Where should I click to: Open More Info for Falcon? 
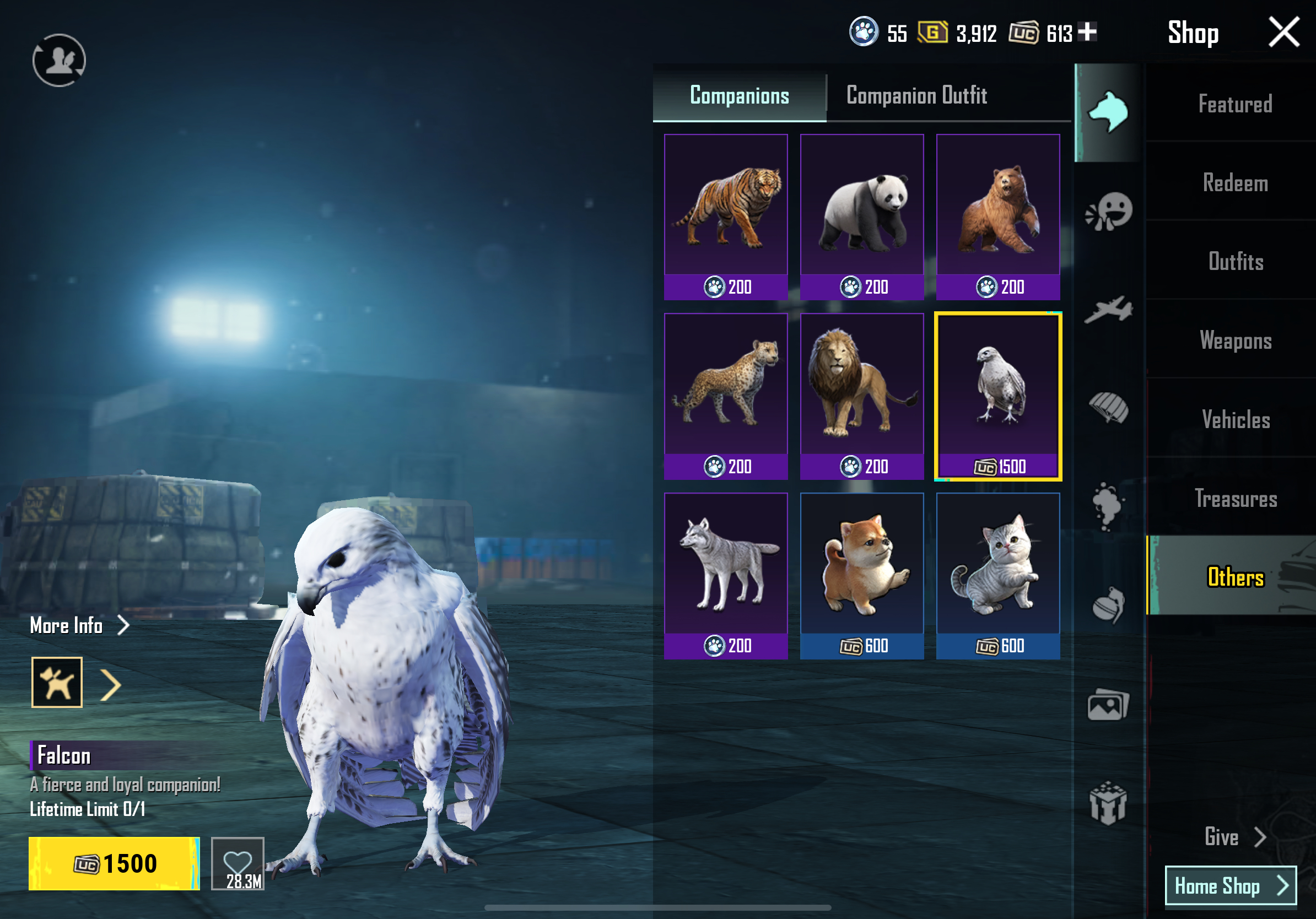79,625
